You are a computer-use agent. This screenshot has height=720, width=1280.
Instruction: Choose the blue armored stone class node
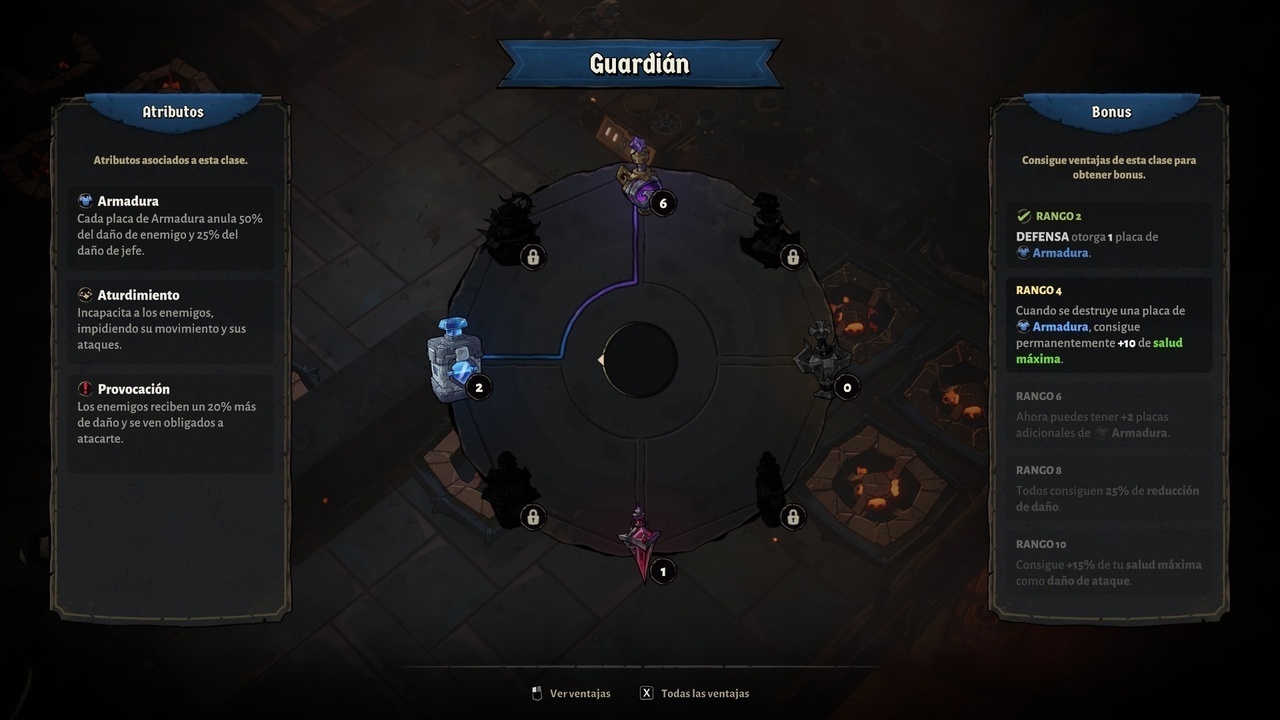455,359
